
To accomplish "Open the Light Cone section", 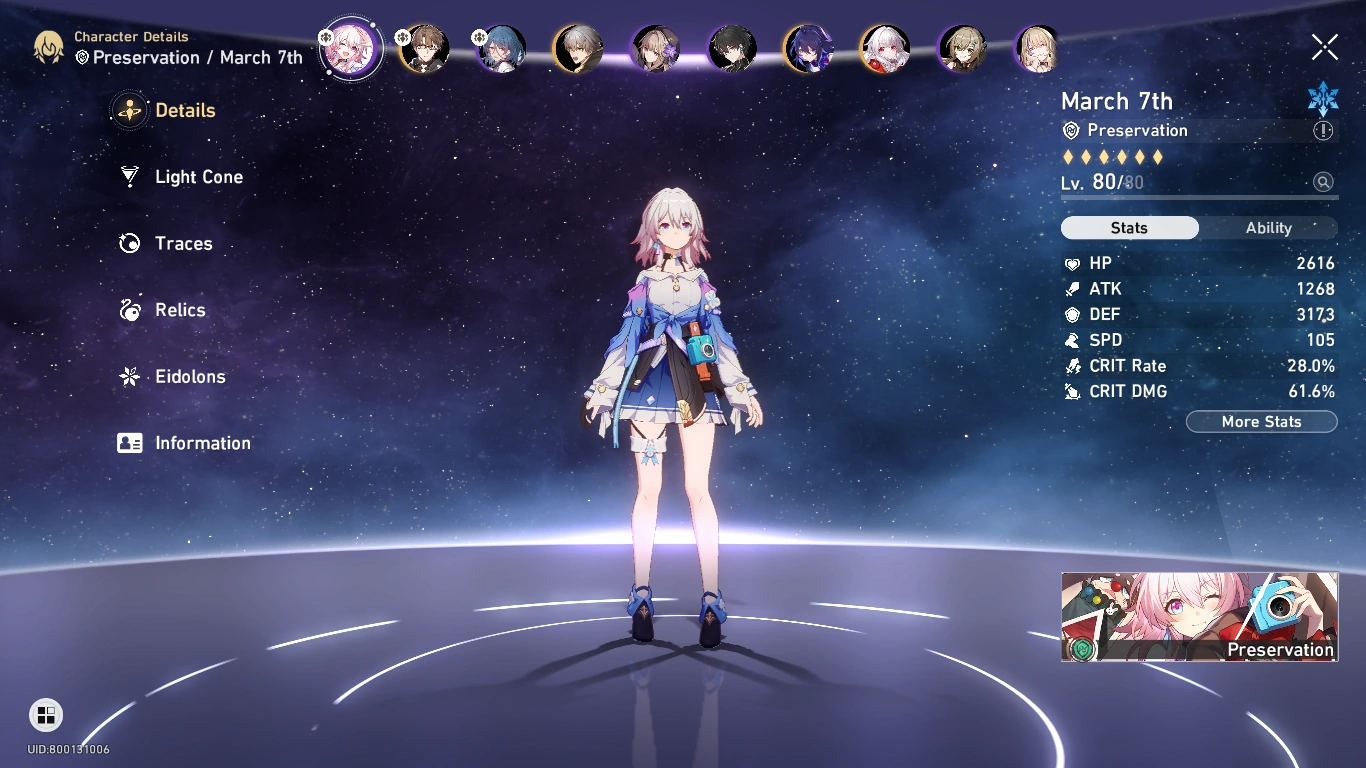I will pos(197,176).
